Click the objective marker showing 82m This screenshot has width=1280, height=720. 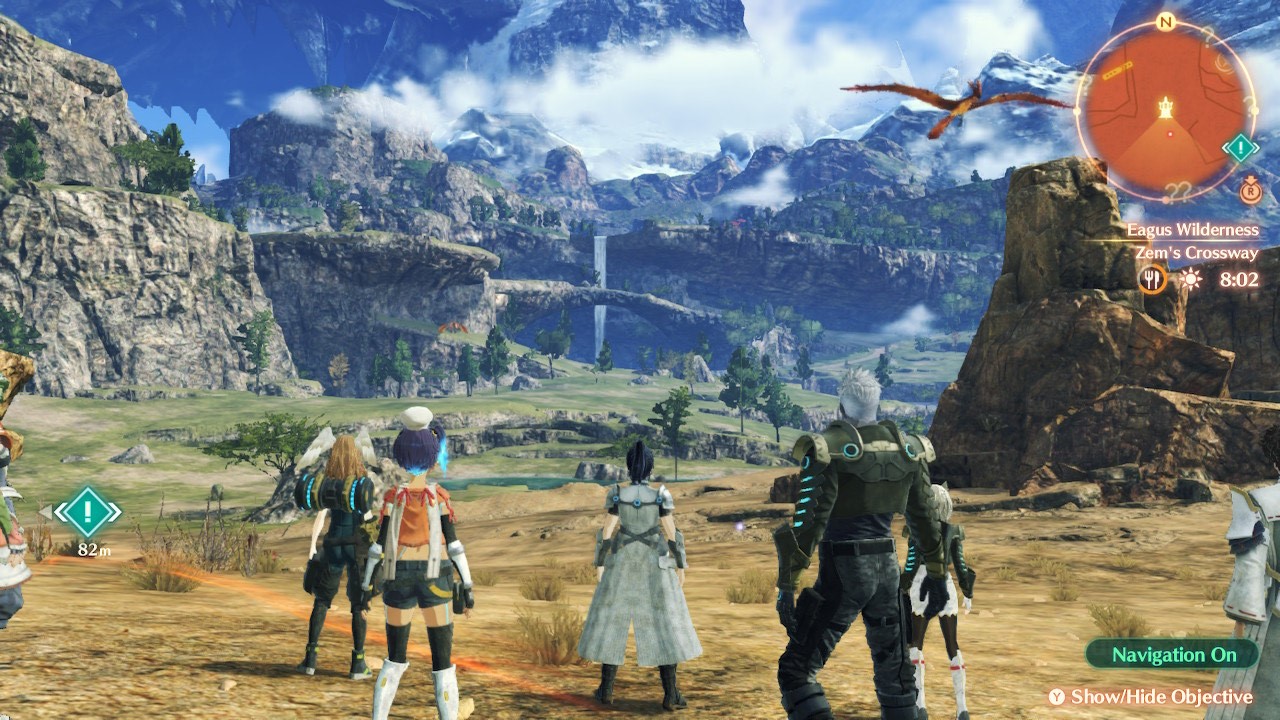(x=88, y=514)
